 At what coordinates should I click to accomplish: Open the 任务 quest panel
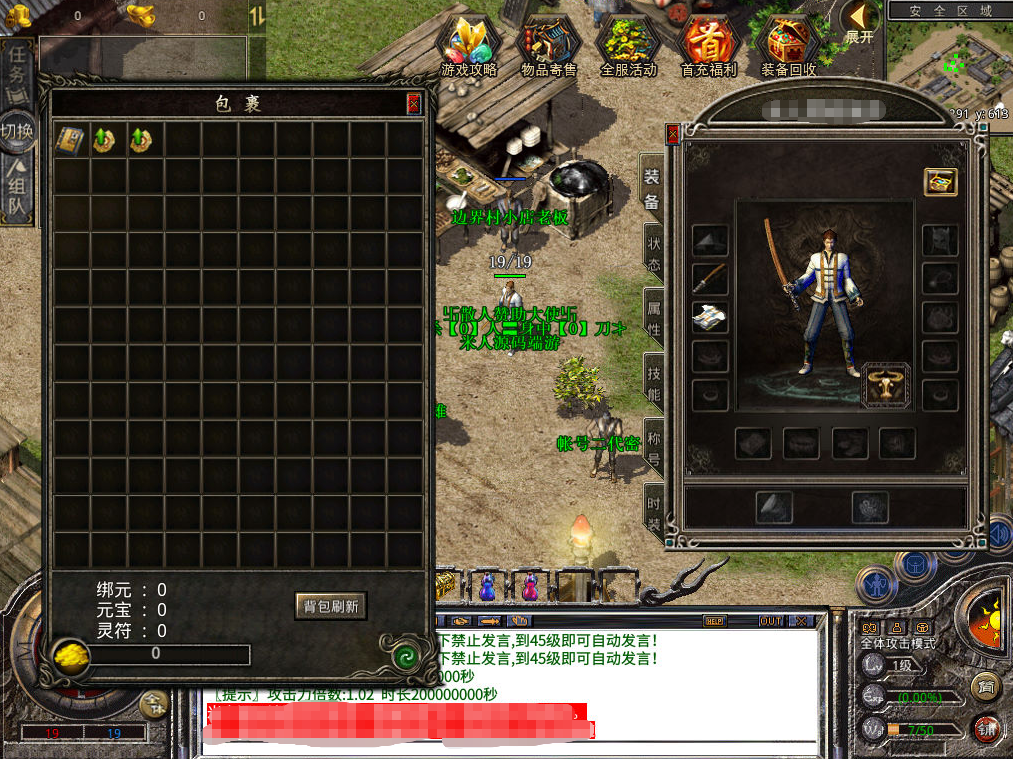(x=17, y=72)
